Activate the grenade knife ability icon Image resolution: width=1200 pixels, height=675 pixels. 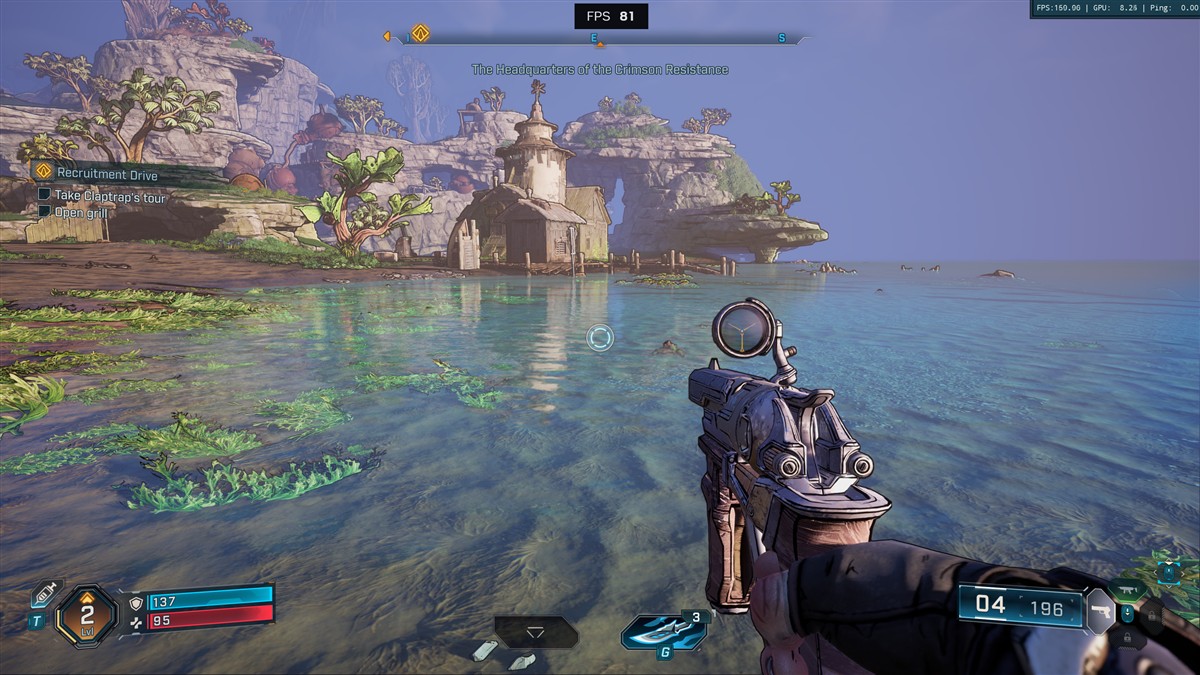point(663,631)
